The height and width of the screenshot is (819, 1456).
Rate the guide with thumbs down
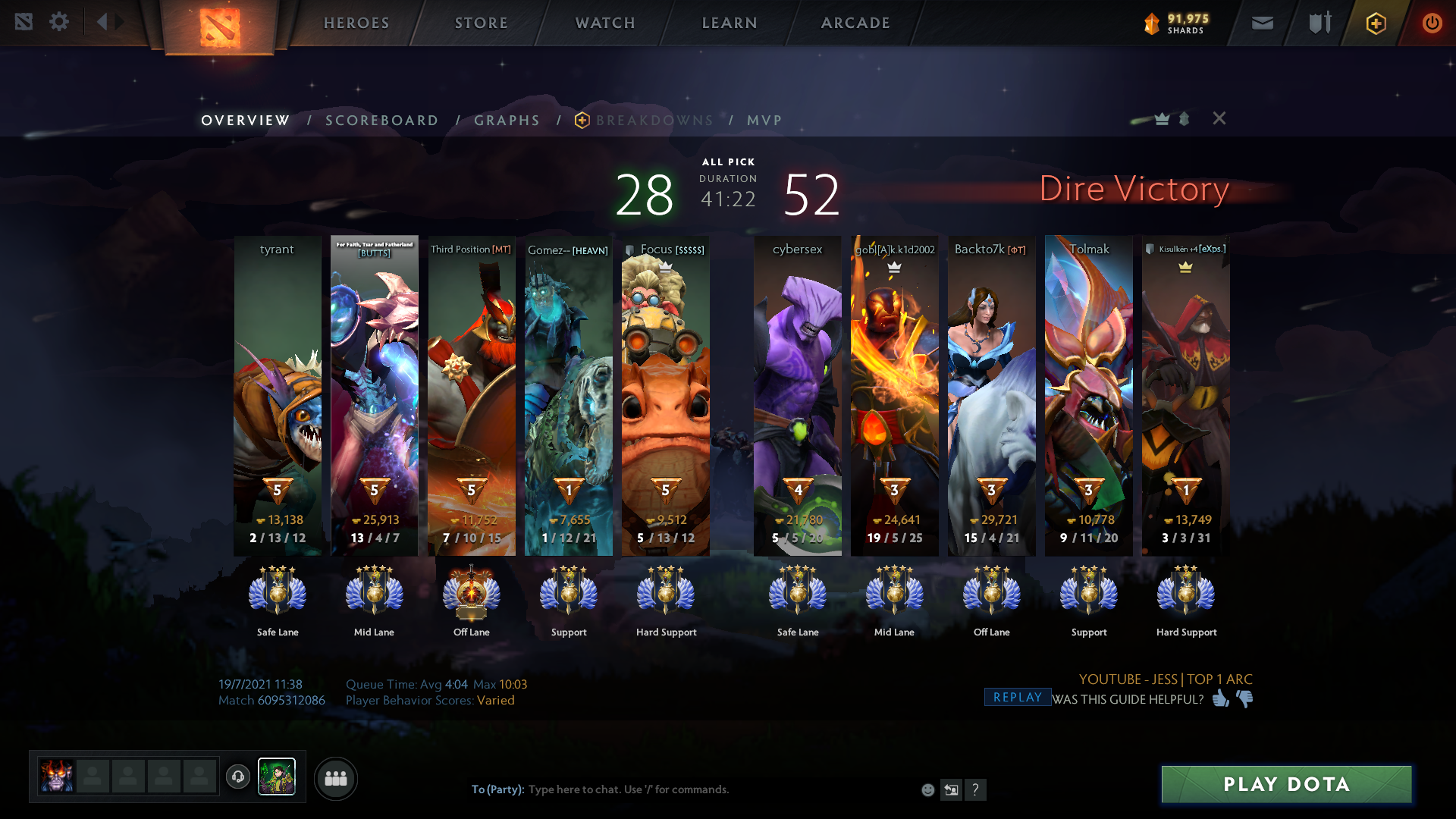pos(1244,698)
